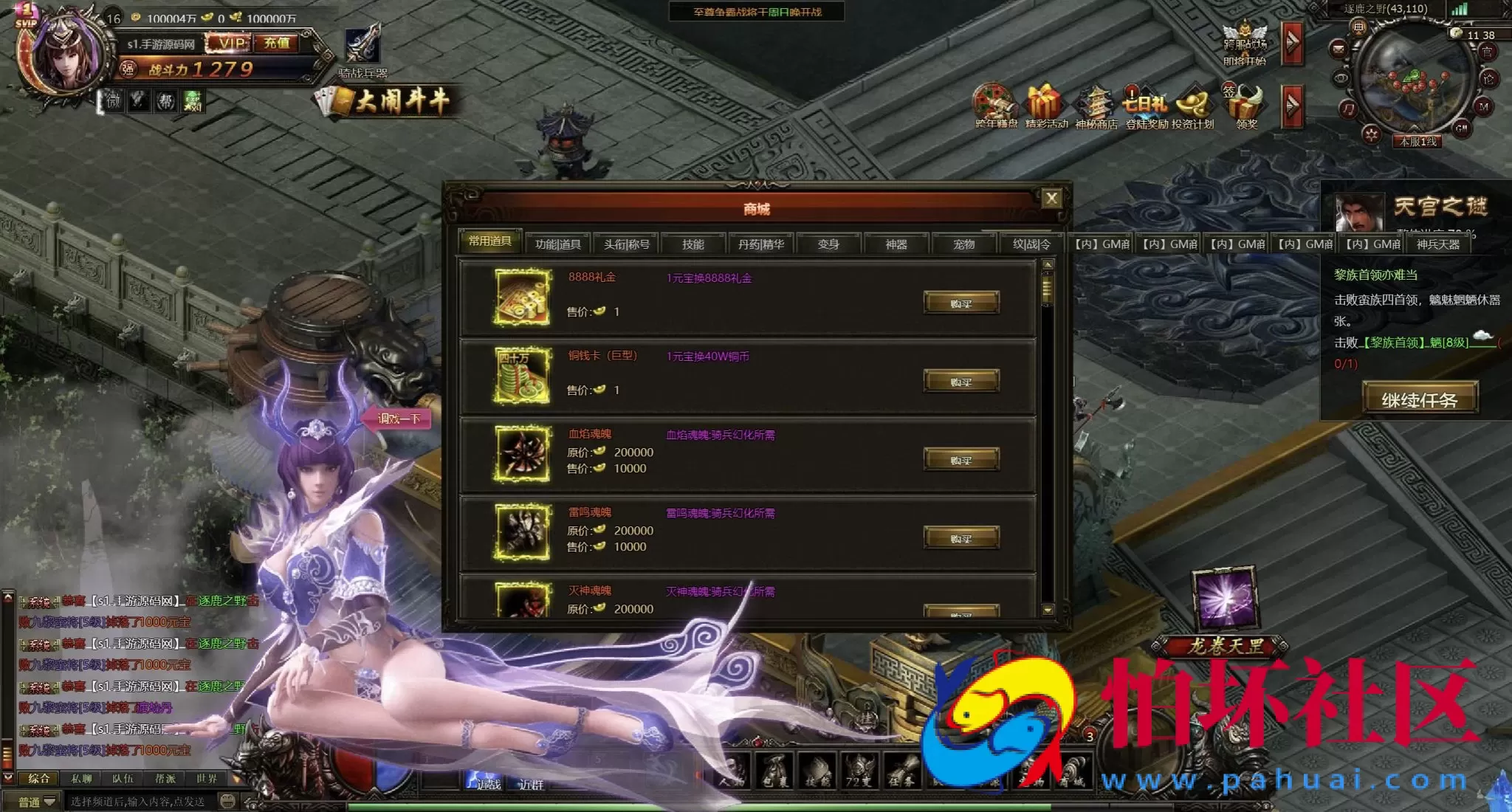Open the 神秘商店 mystery shop icon

[x=1096, y=107]
